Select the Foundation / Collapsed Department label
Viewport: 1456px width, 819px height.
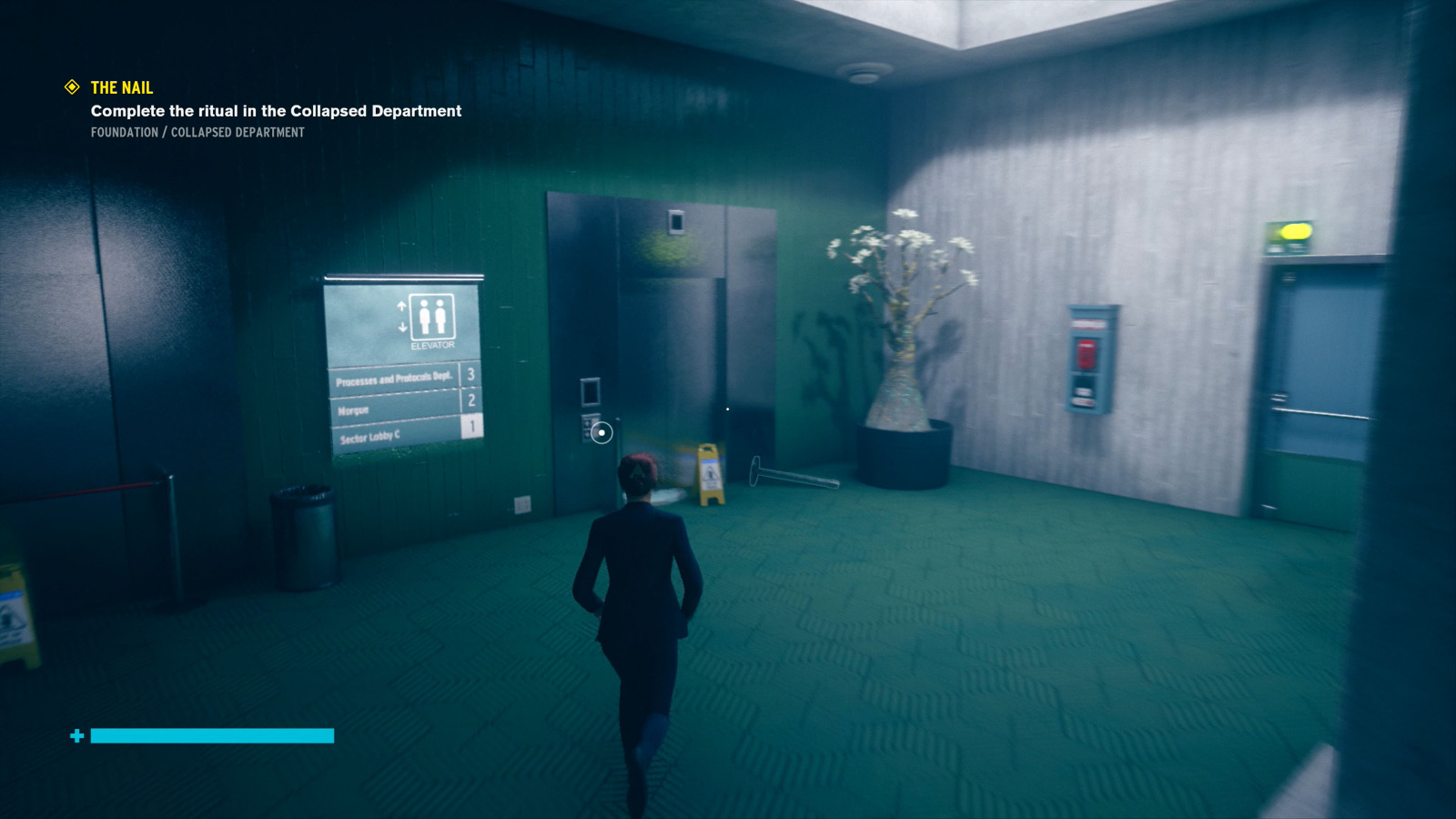pyautogui.click(x=197, y=133)
